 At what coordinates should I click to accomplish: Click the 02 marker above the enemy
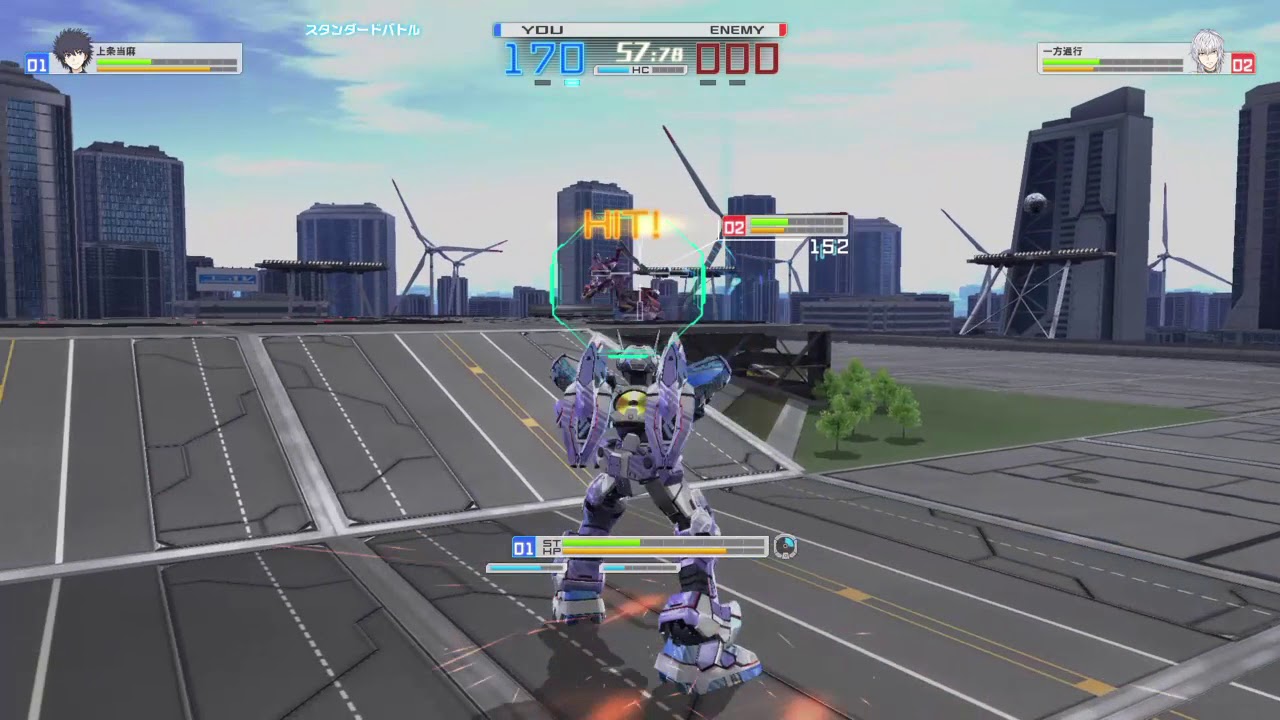pos(733,224)
